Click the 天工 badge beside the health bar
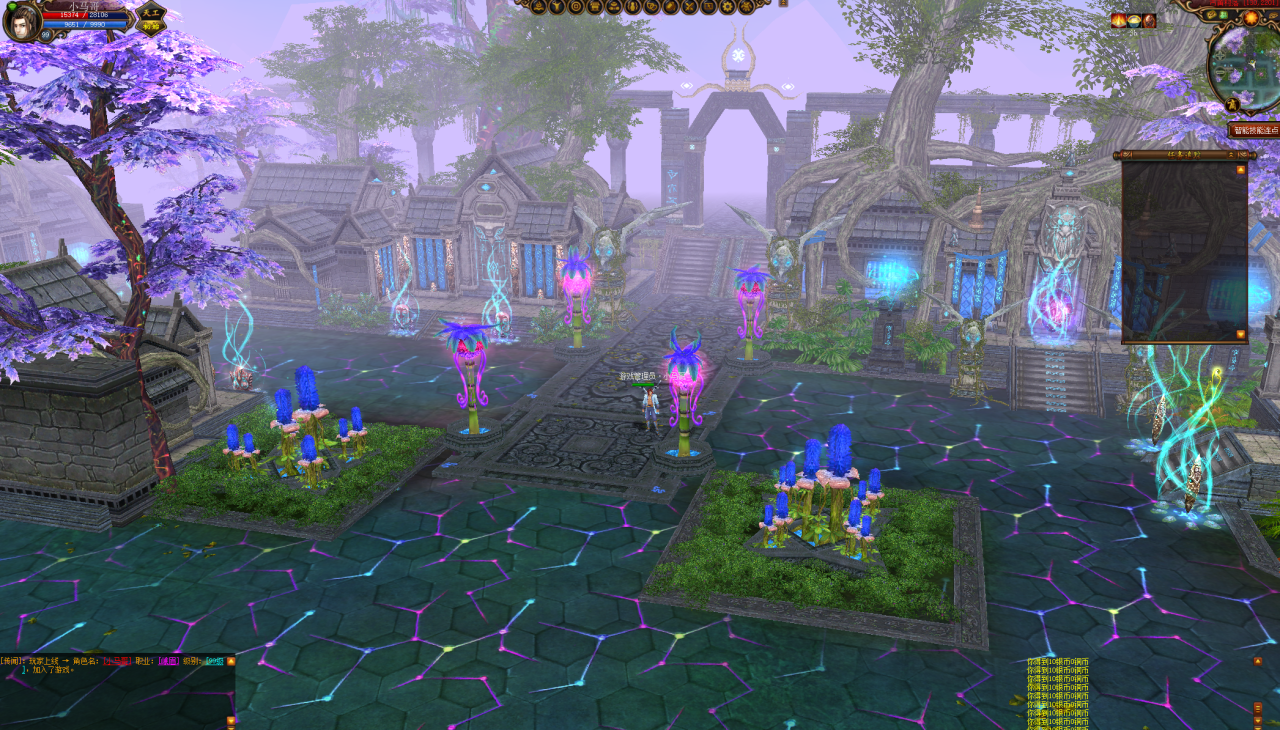 tap(150, 19)
